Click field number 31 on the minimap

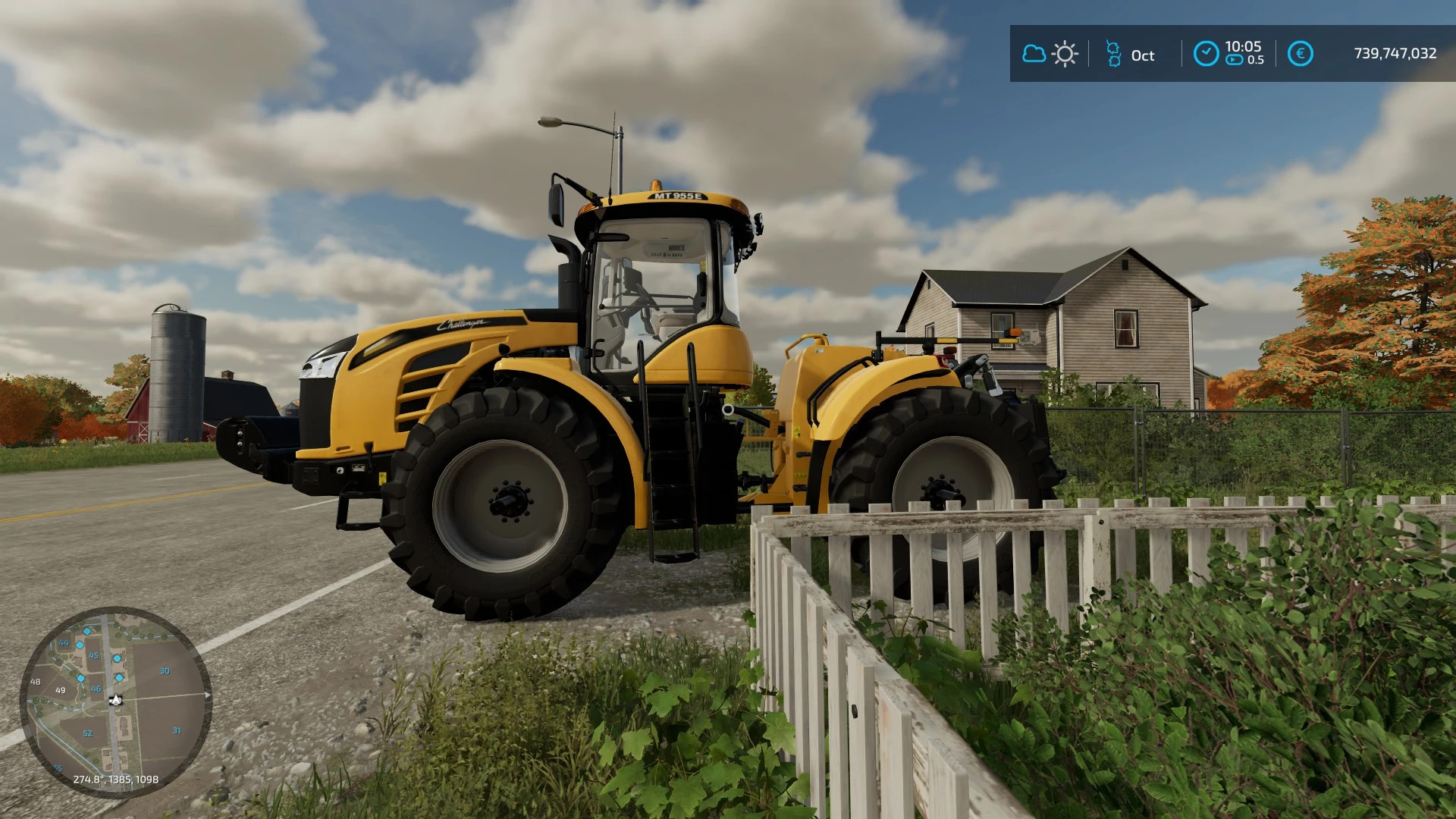(x=177, y=730)
